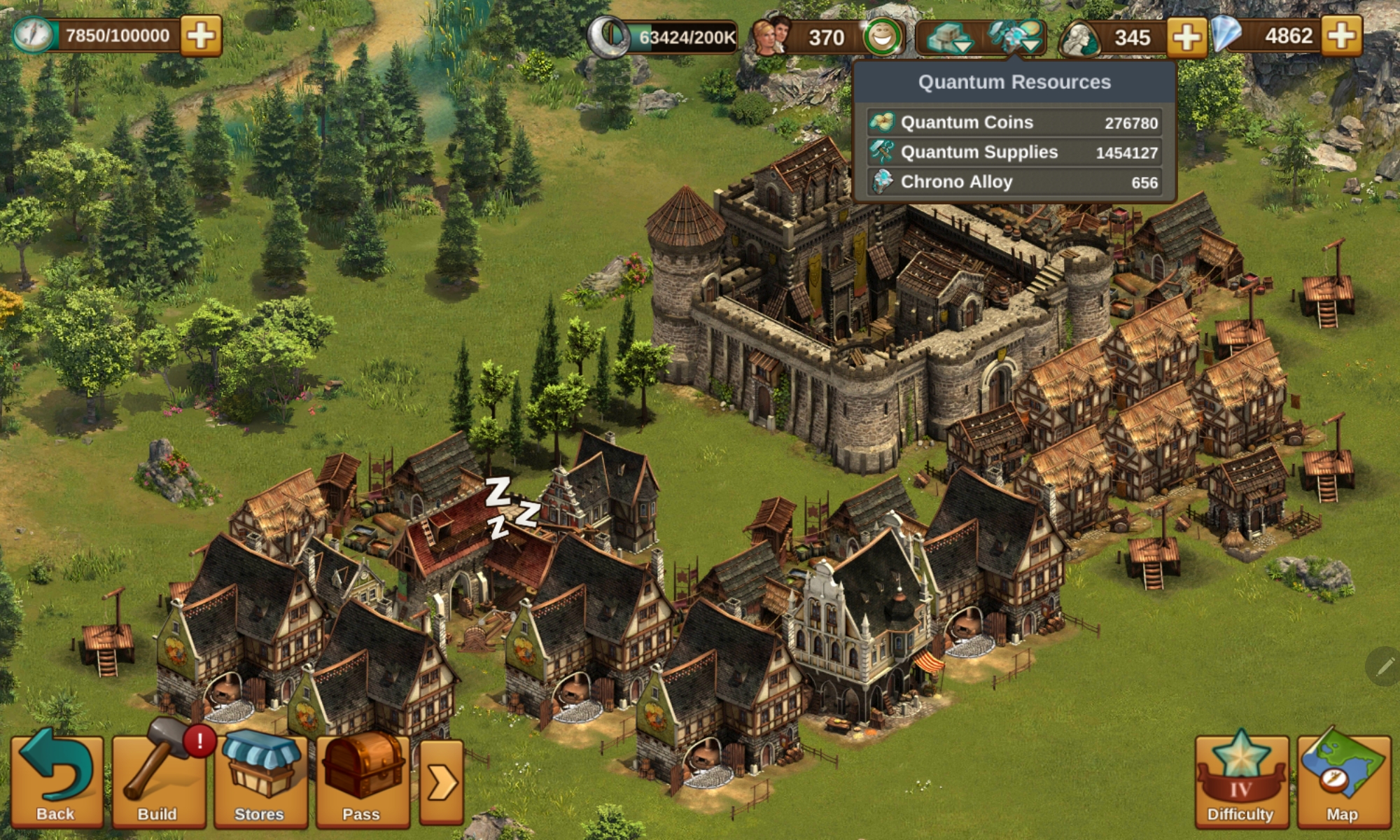Select the Quantum Supplies row
Screen dimensions: 1400x840
(x=1014, y=153)
